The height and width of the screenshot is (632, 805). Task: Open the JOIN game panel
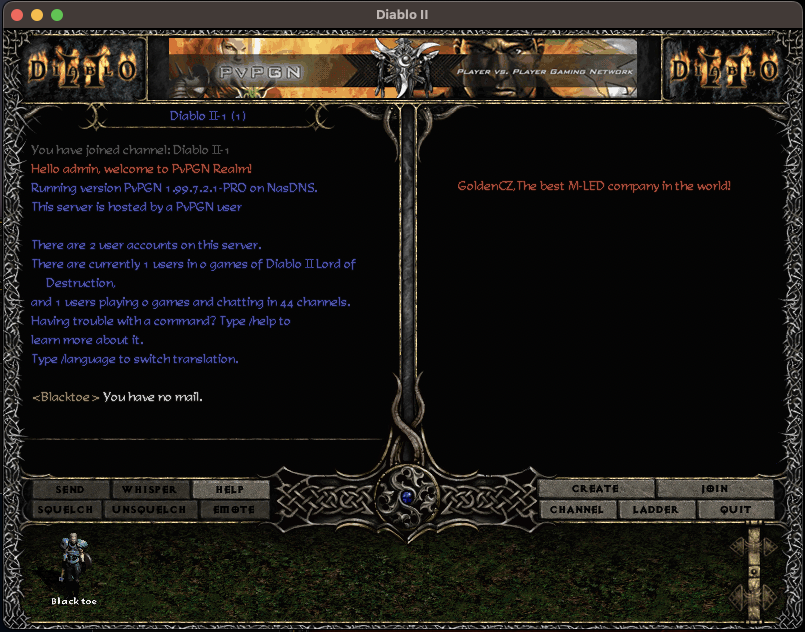(715, 489)
